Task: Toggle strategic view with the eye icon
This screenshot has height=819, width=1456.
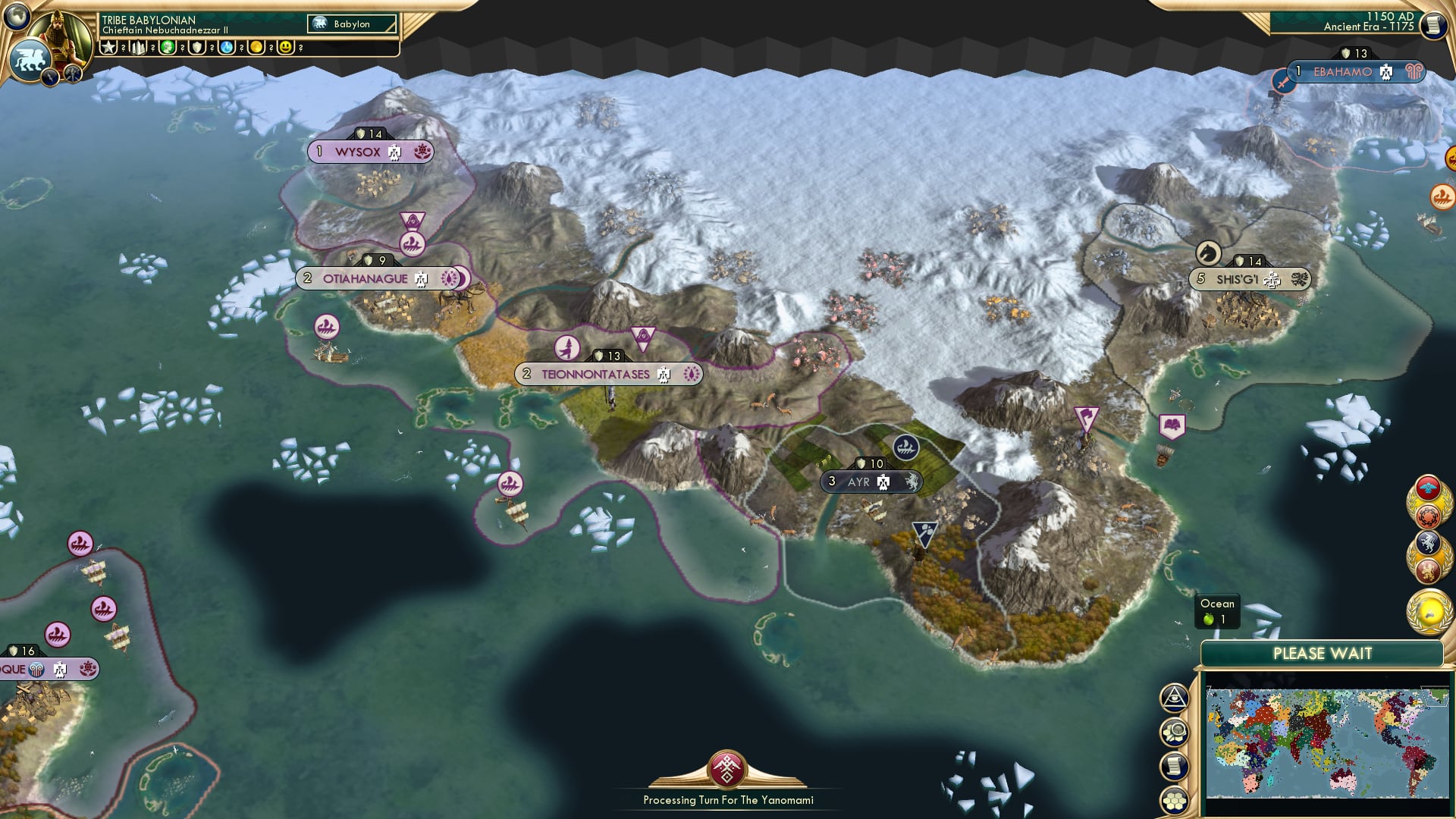Action: point(1174,698)
